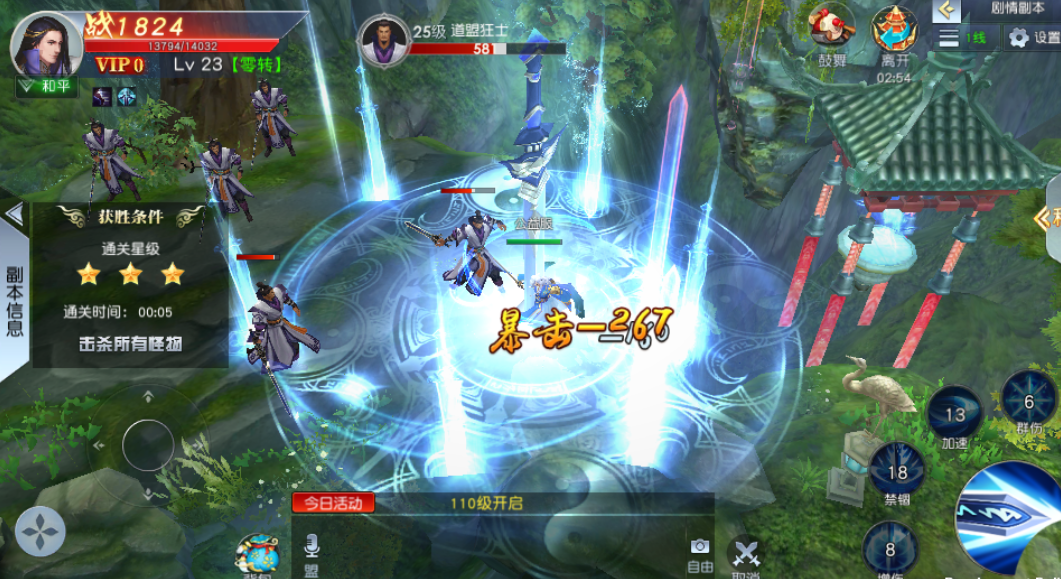Open the 今日活动 daily activities
1061x579 pixels.
click(x=333, y=503)
